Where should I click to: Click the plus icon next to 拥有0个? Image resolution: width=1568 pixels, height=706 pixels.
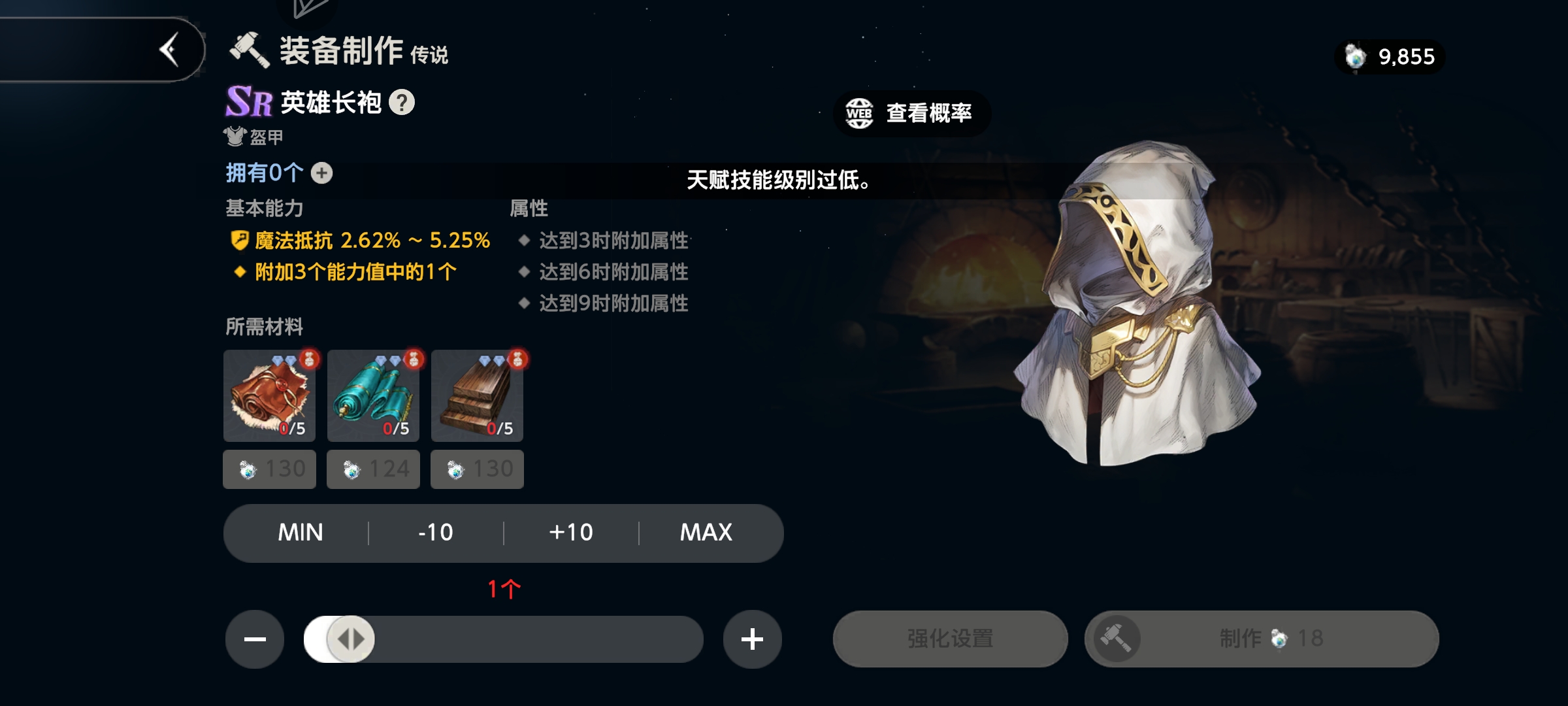point(320,173)
